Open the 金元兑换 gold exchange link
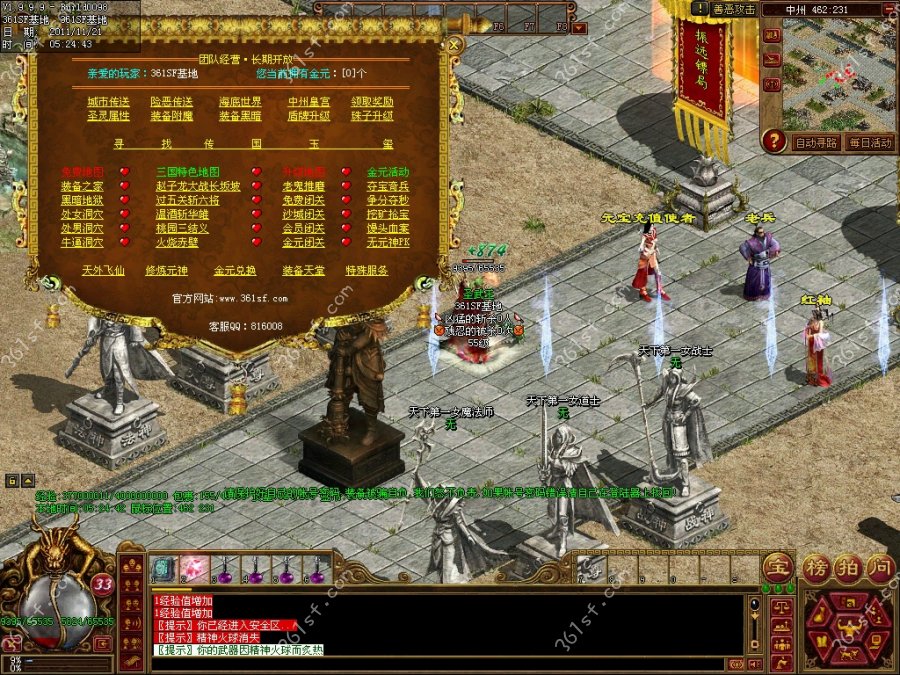Viewport: 900px width, 675px height. coord(235,270)
